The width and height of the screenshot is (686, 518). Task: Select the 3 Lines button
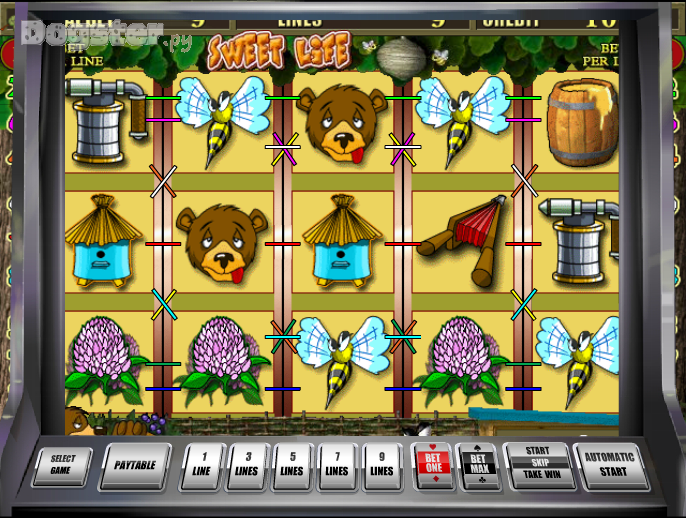(x=247, y=465)
